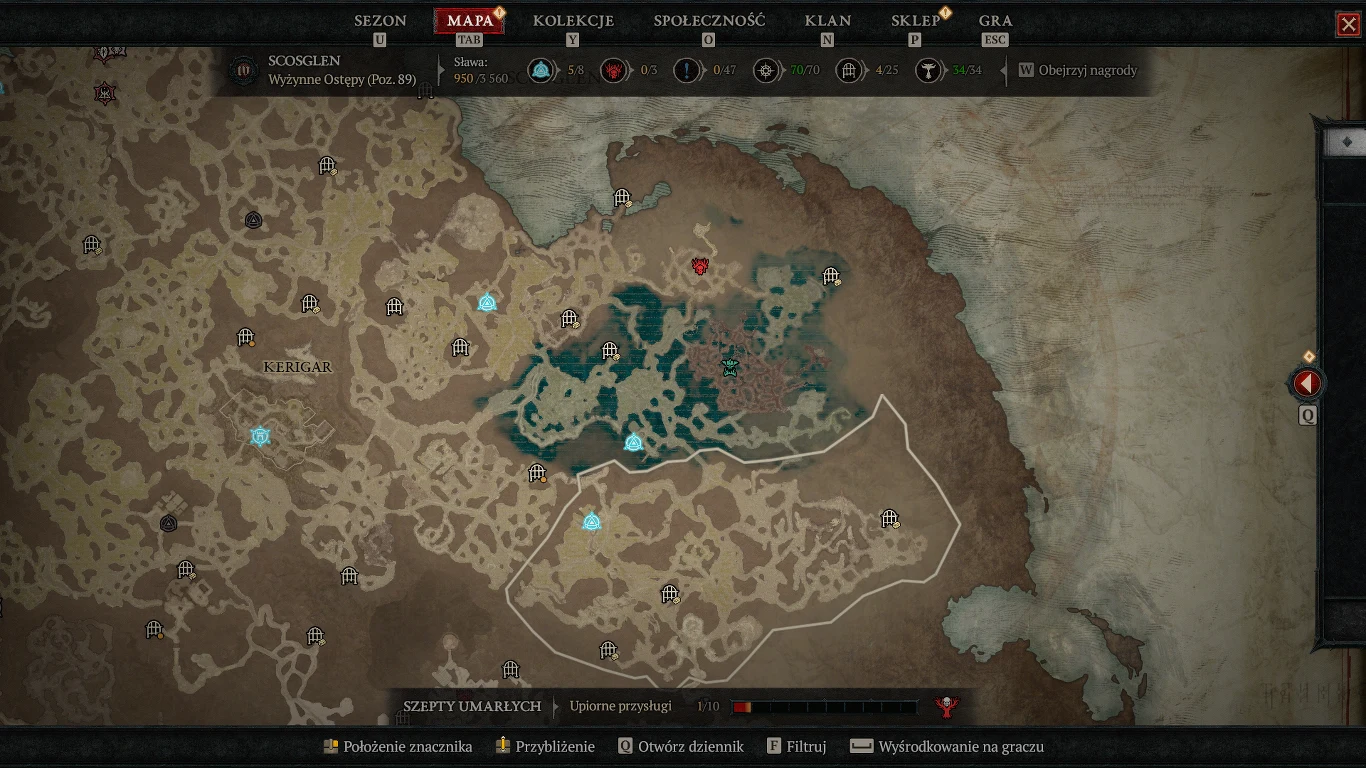
Task: Go to the SPOŁECZNOŚĆ tab
Action: pos(709,21)
